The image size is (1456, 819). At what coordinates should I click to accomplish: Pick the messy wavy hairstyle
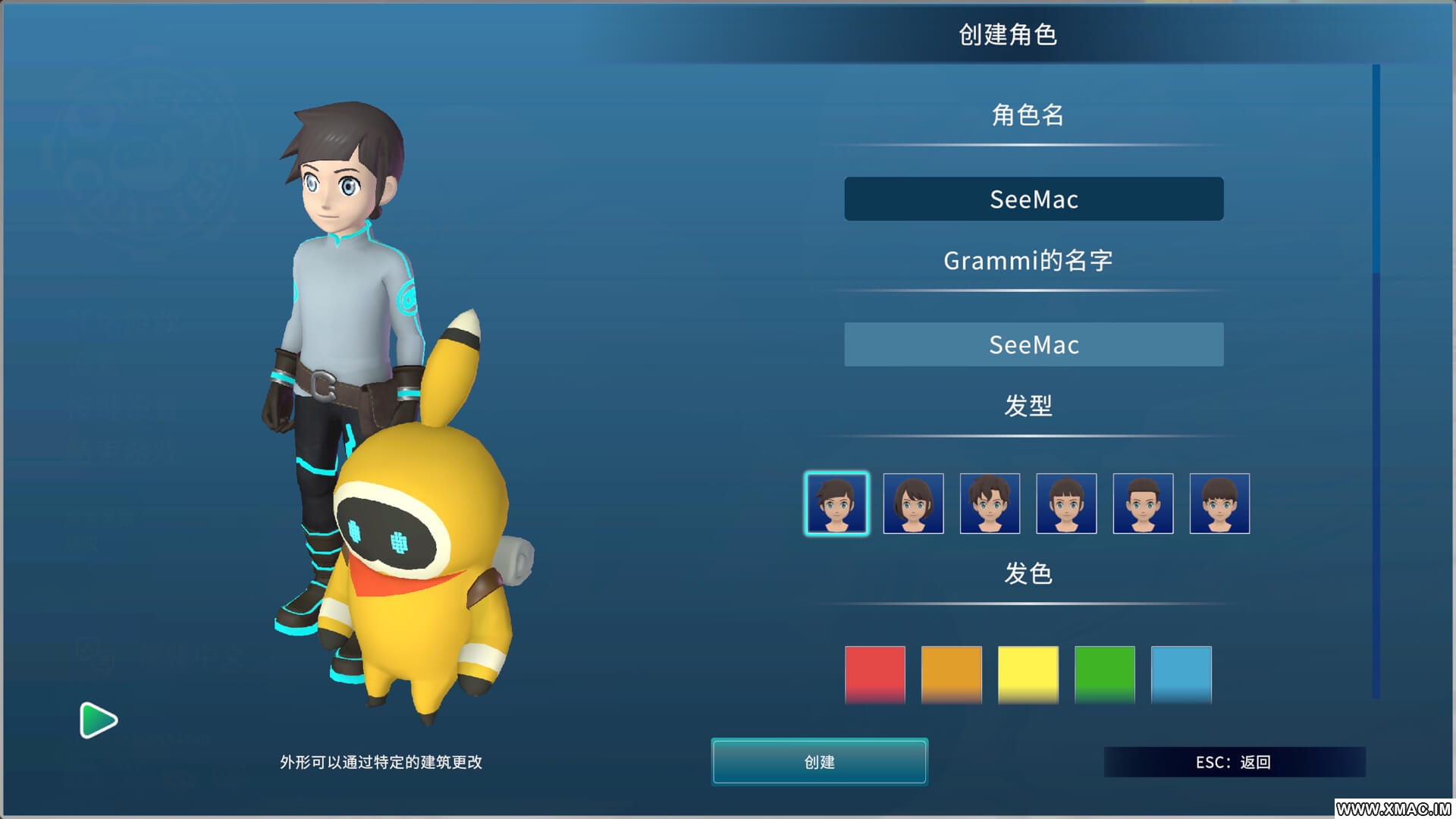tap(990, 504)
